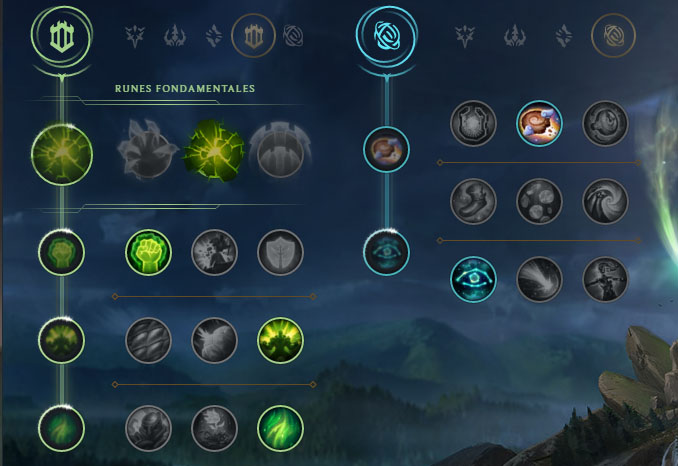Set secondary path to Precision
Viewport: 678px width, 466px height.
point(465,38)
